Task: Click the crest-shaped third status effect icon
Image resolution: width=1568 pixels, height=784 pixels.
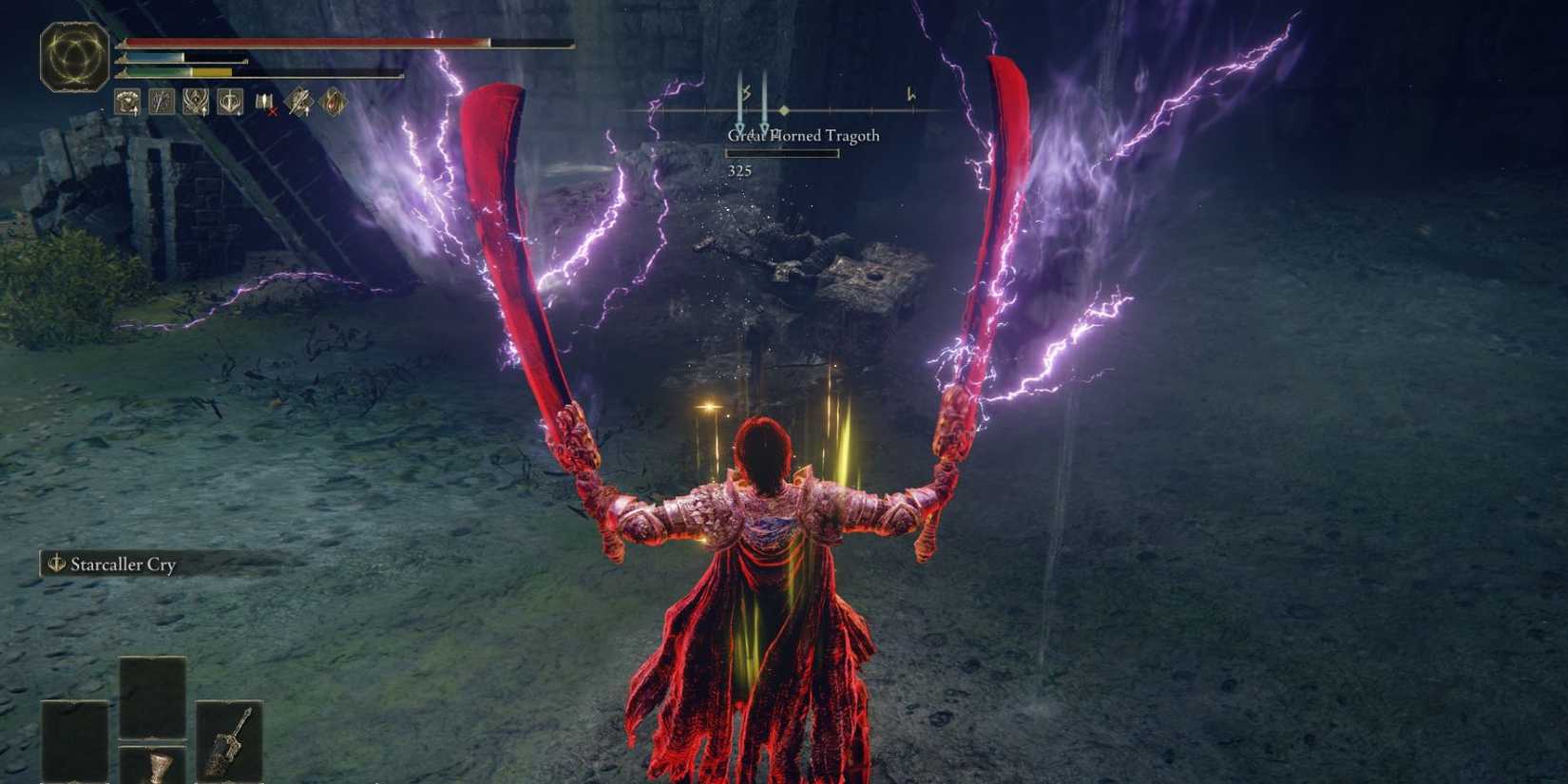Action: click(195, 102)
